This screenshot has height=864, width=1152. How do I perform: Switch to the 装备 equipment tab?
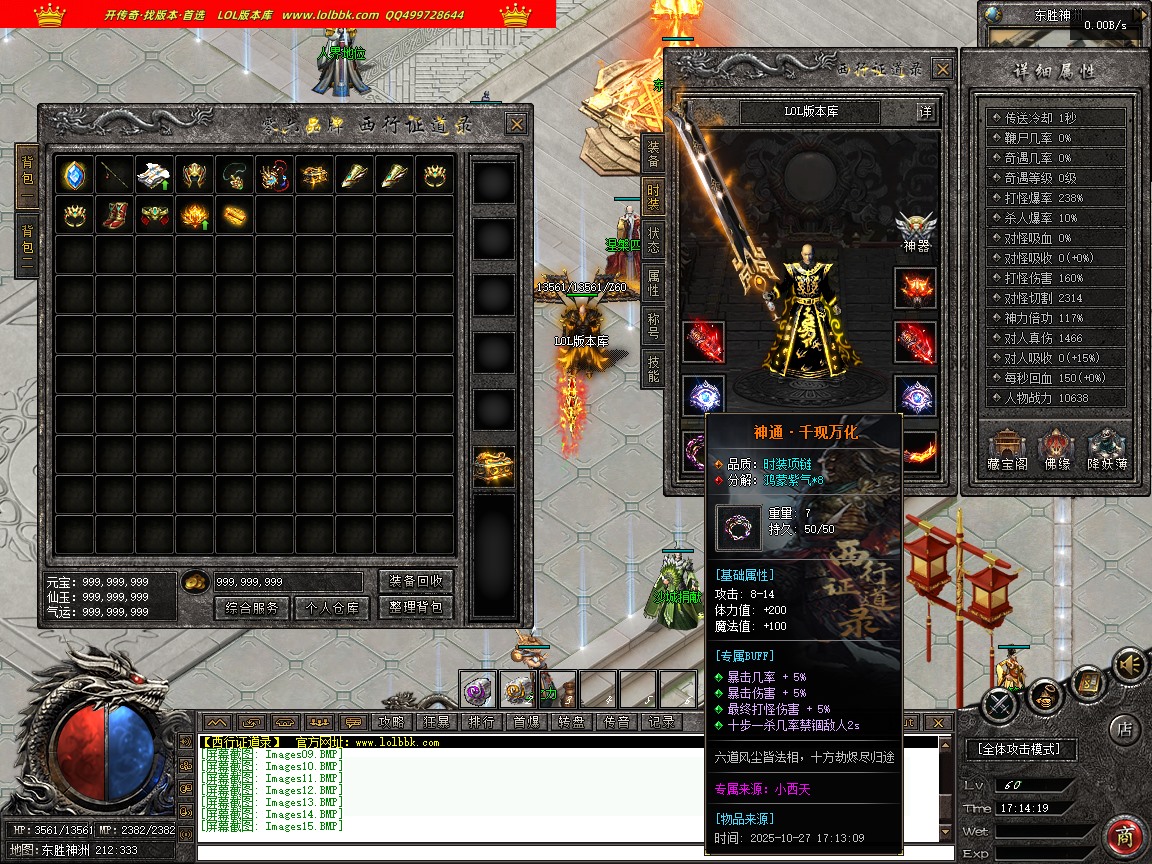(653, 154)
